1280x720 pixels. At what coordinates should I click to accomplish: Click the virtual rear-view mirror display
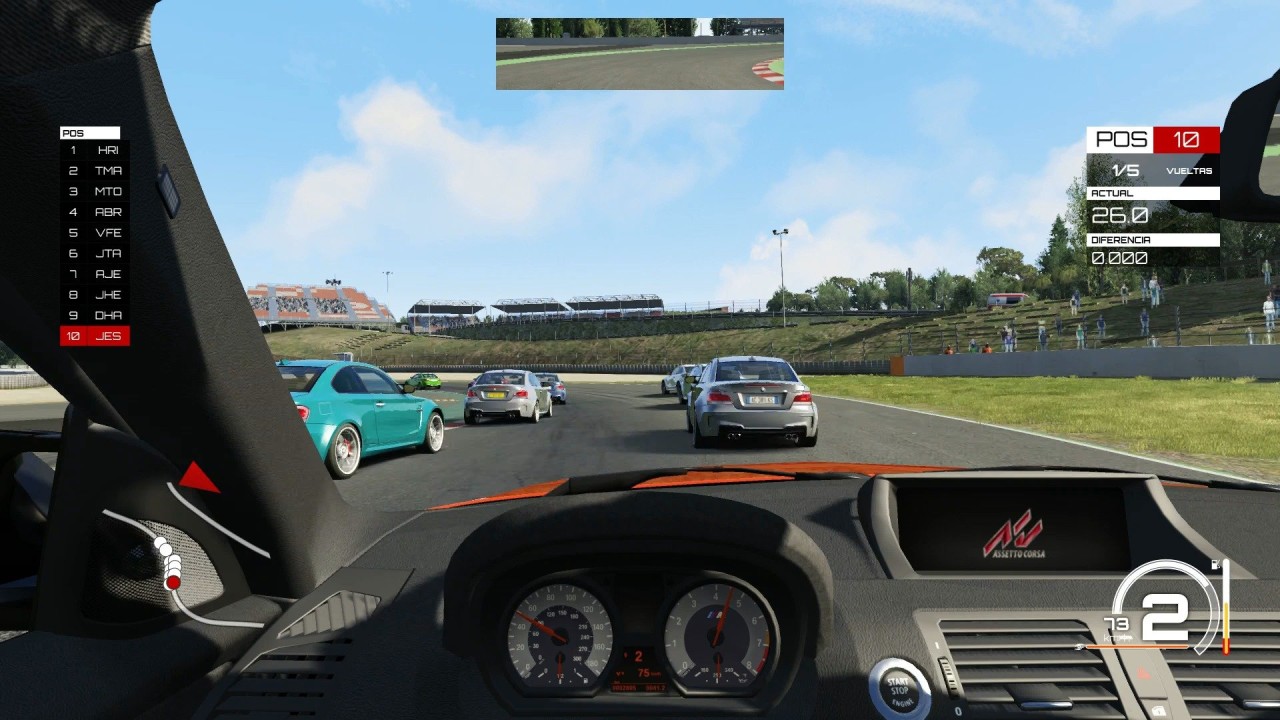pos(639,54)
